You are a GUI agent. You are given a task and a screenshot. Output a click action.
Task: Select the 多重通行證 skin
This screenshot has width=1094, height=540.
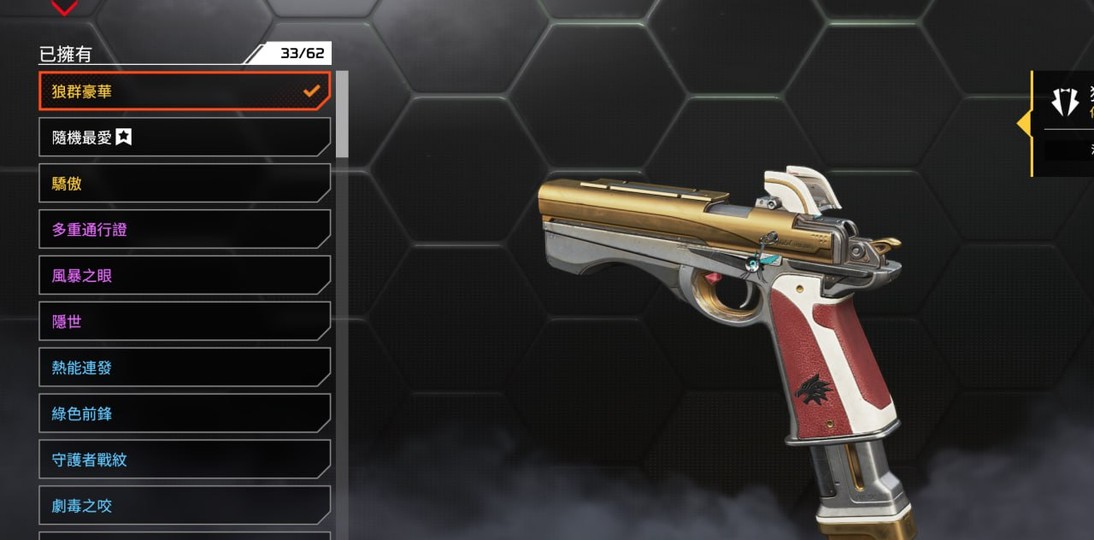(184, 229)
